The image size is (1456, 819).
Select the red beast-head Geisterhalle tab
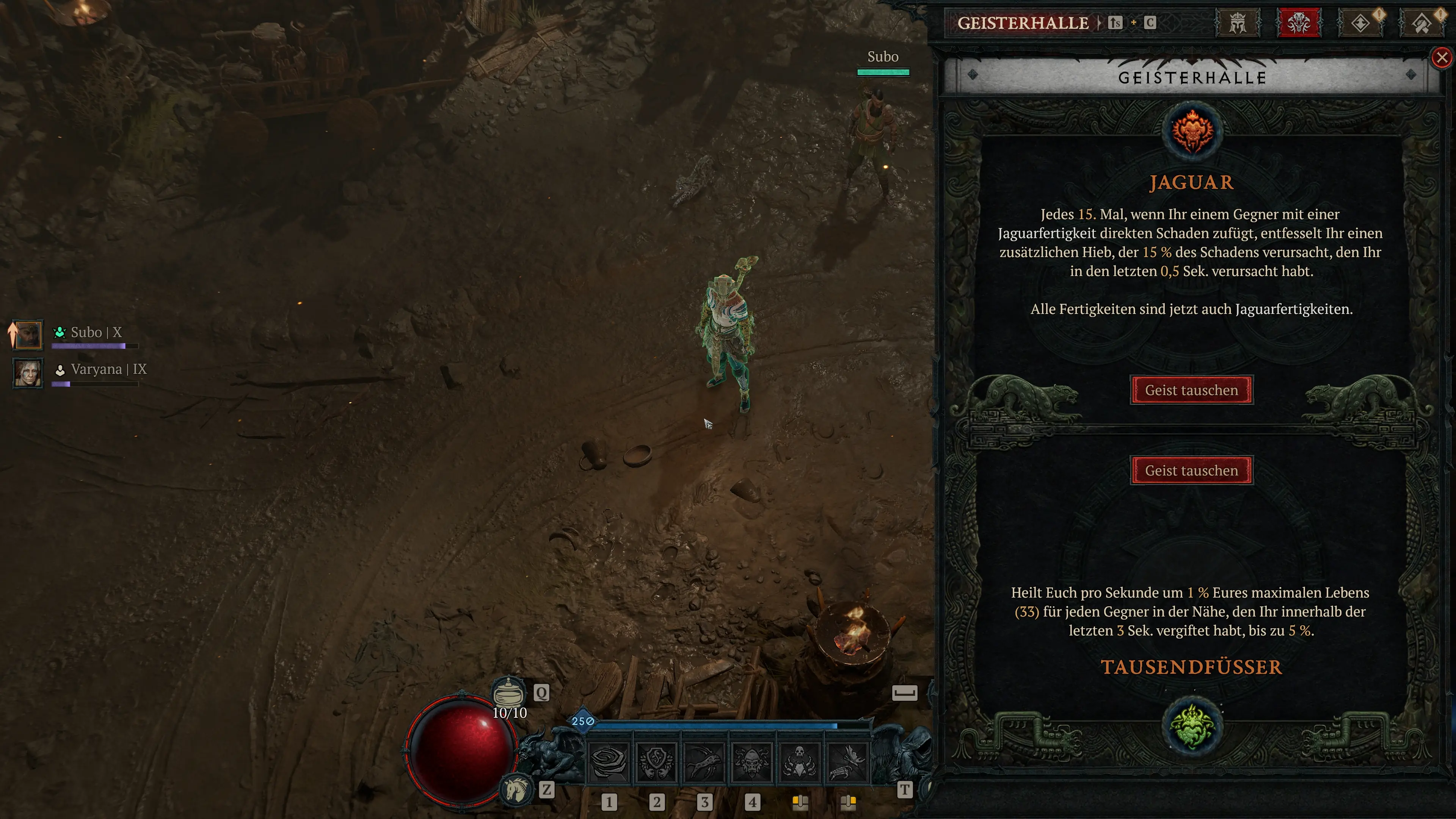[x=1298, y=23]
